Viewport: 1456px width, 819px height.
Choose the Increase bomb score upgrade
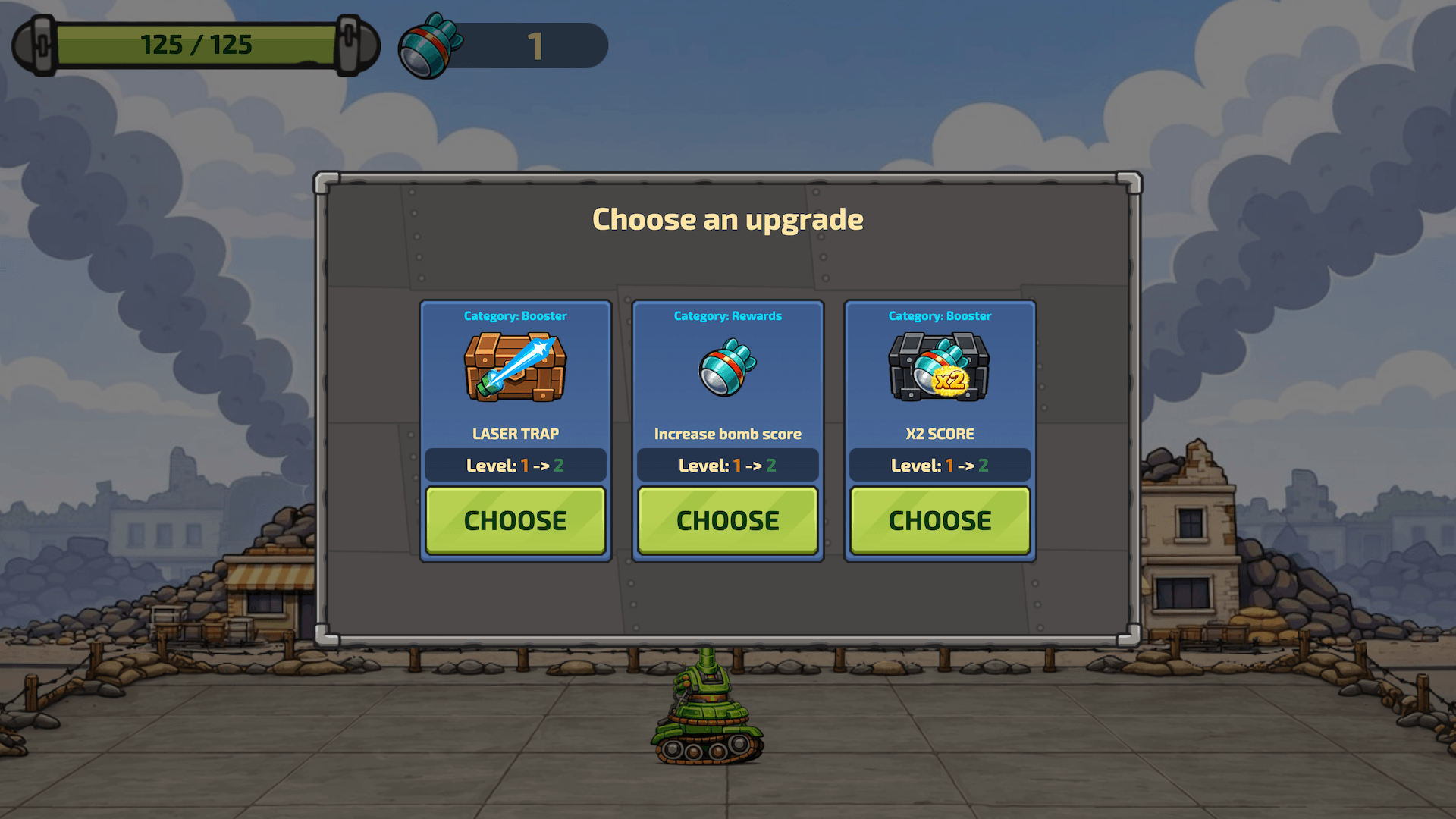[727, 520]
